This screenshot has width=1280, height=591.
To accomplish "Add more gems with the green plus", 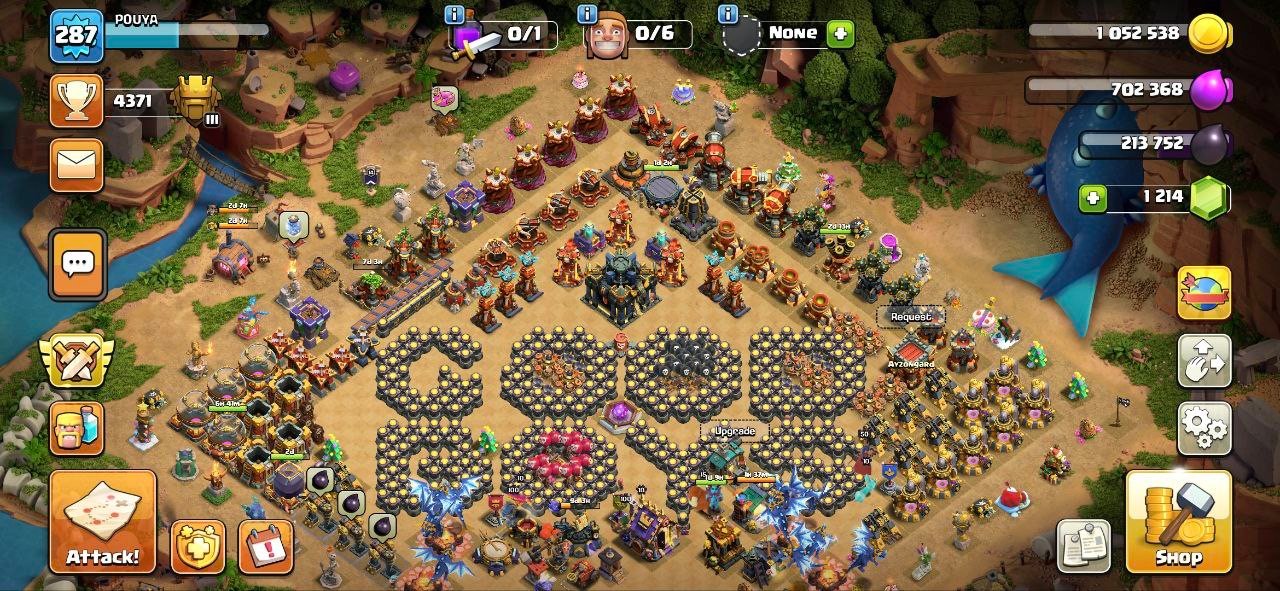I will (1093, 198).
